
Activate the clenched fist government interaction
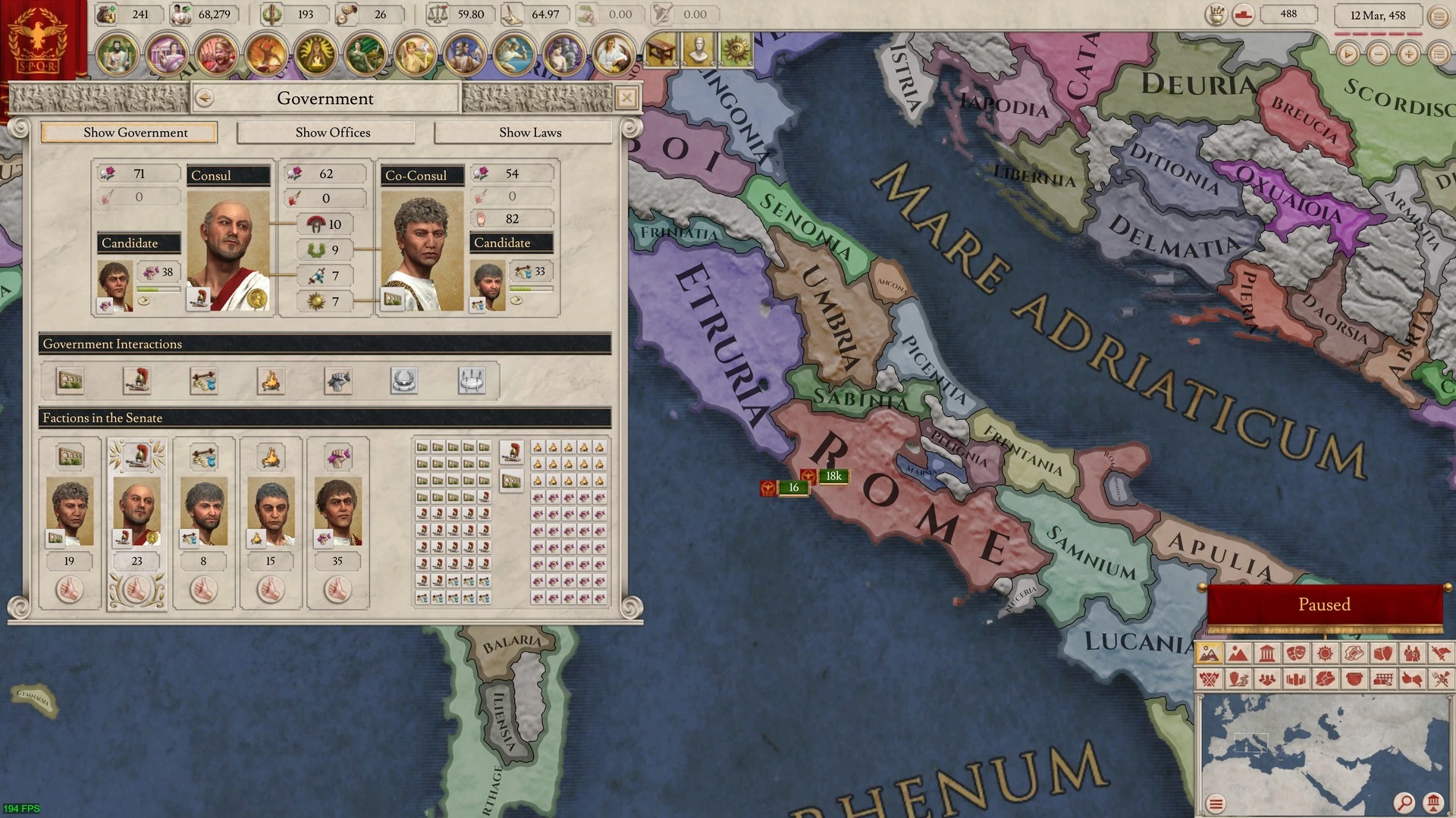(x=337, y=381)
